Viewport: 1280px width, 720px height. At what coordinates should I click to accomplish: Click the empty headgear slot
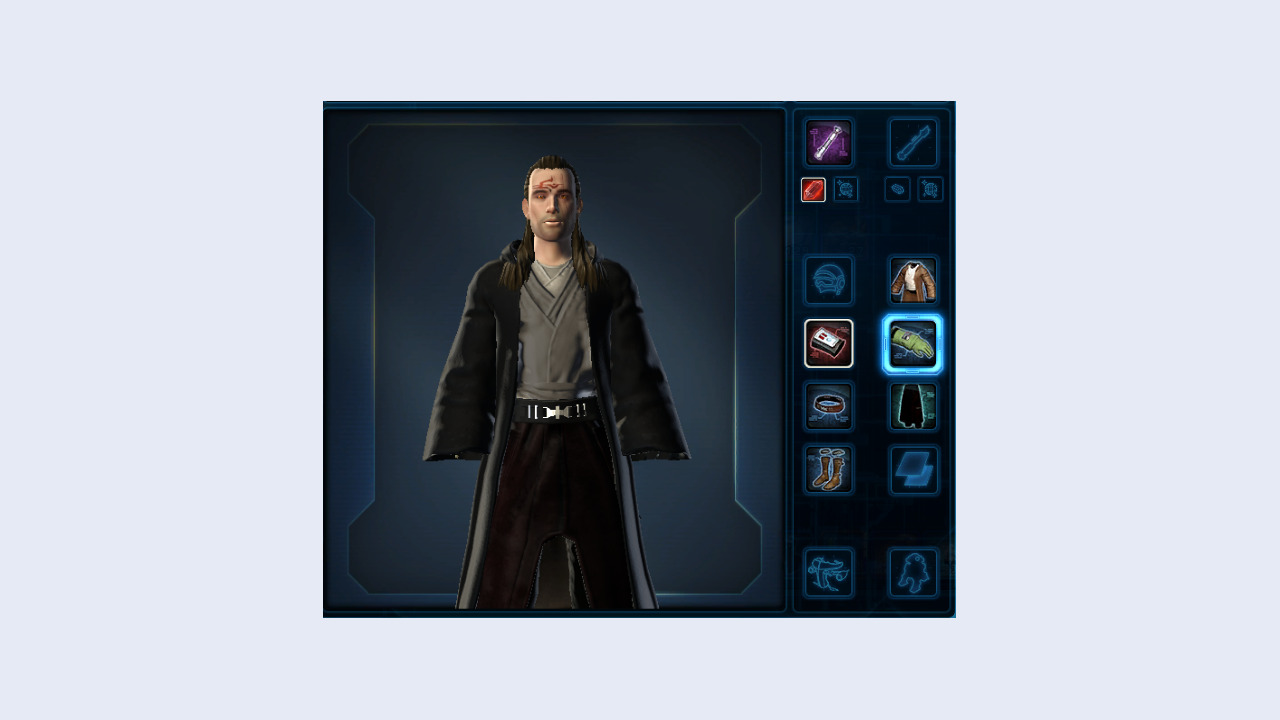point(829,281)
